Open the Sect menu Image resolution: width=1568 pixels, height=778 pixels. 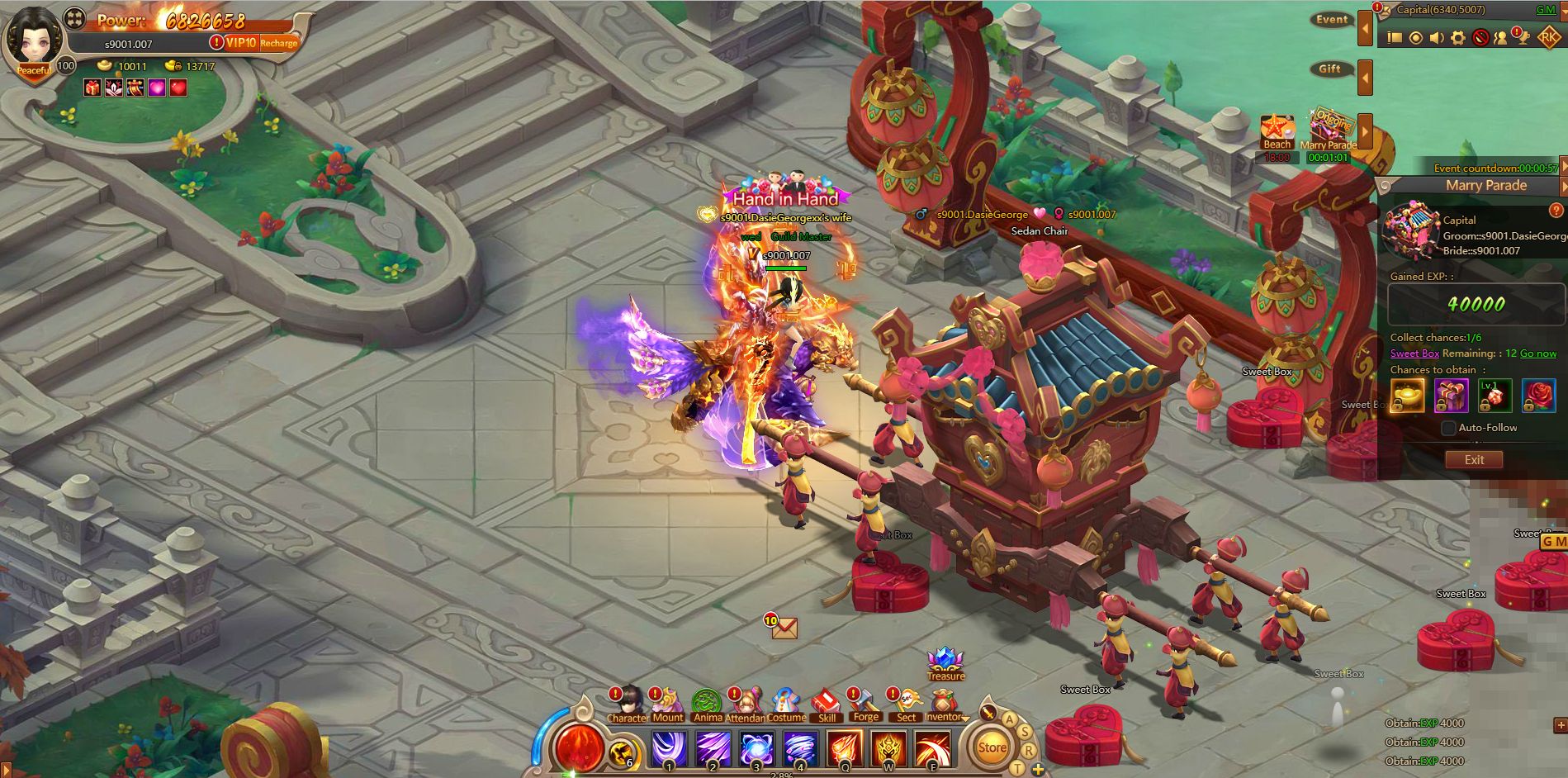tap(906, 704)
